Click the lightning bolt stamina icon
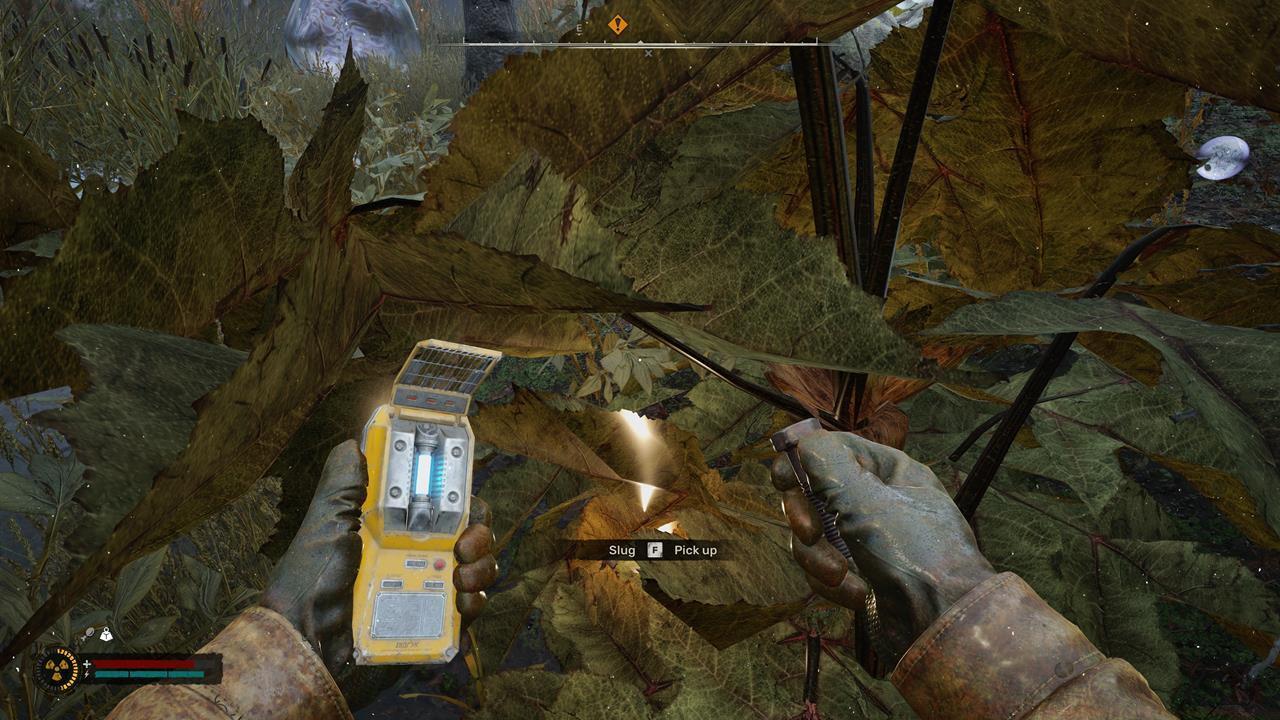Viewport: 1280px width, 720px height. tap(86, 675)
